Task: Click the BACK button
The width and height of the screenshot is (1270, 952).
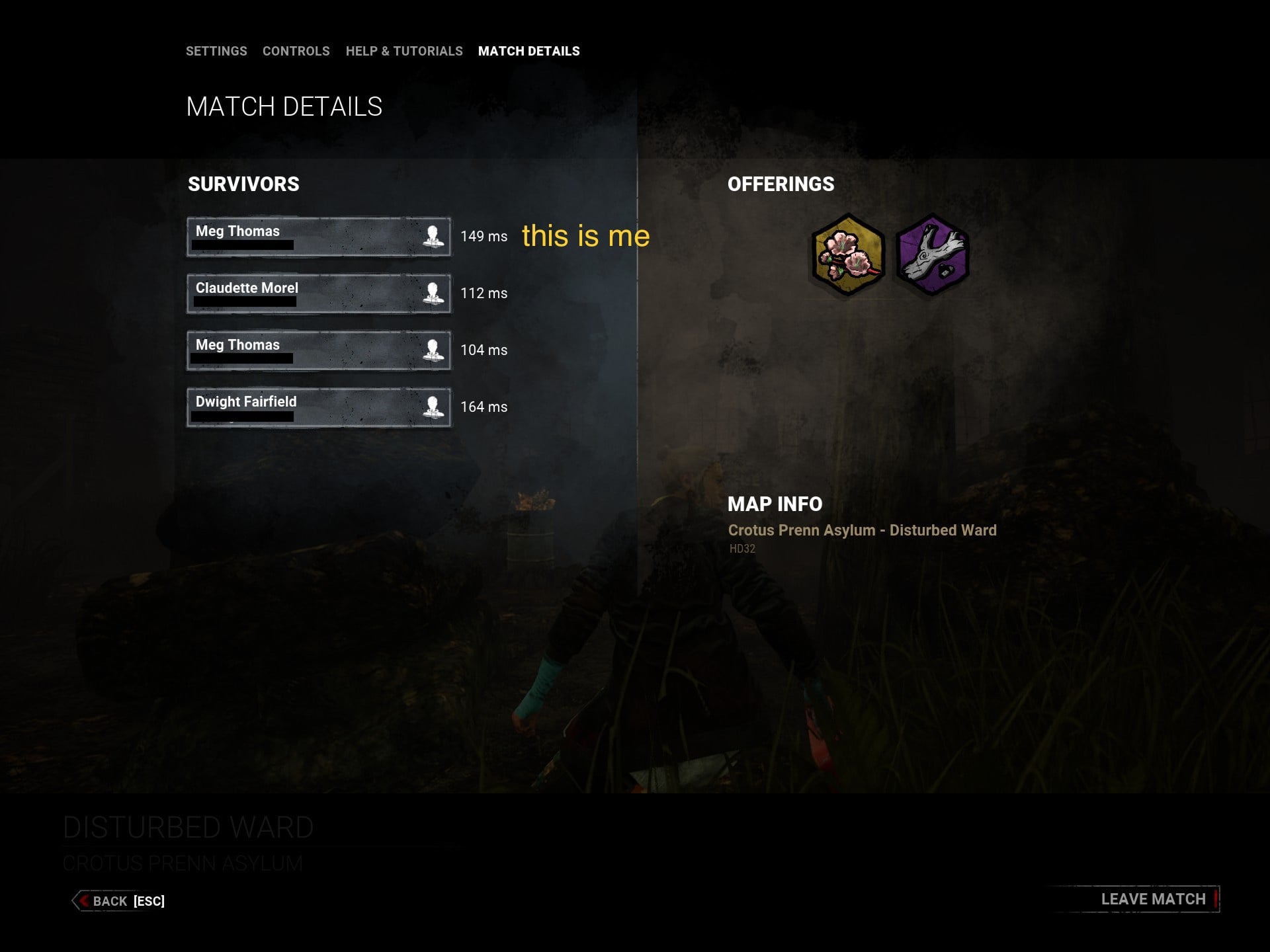Action: coord(110,901)
